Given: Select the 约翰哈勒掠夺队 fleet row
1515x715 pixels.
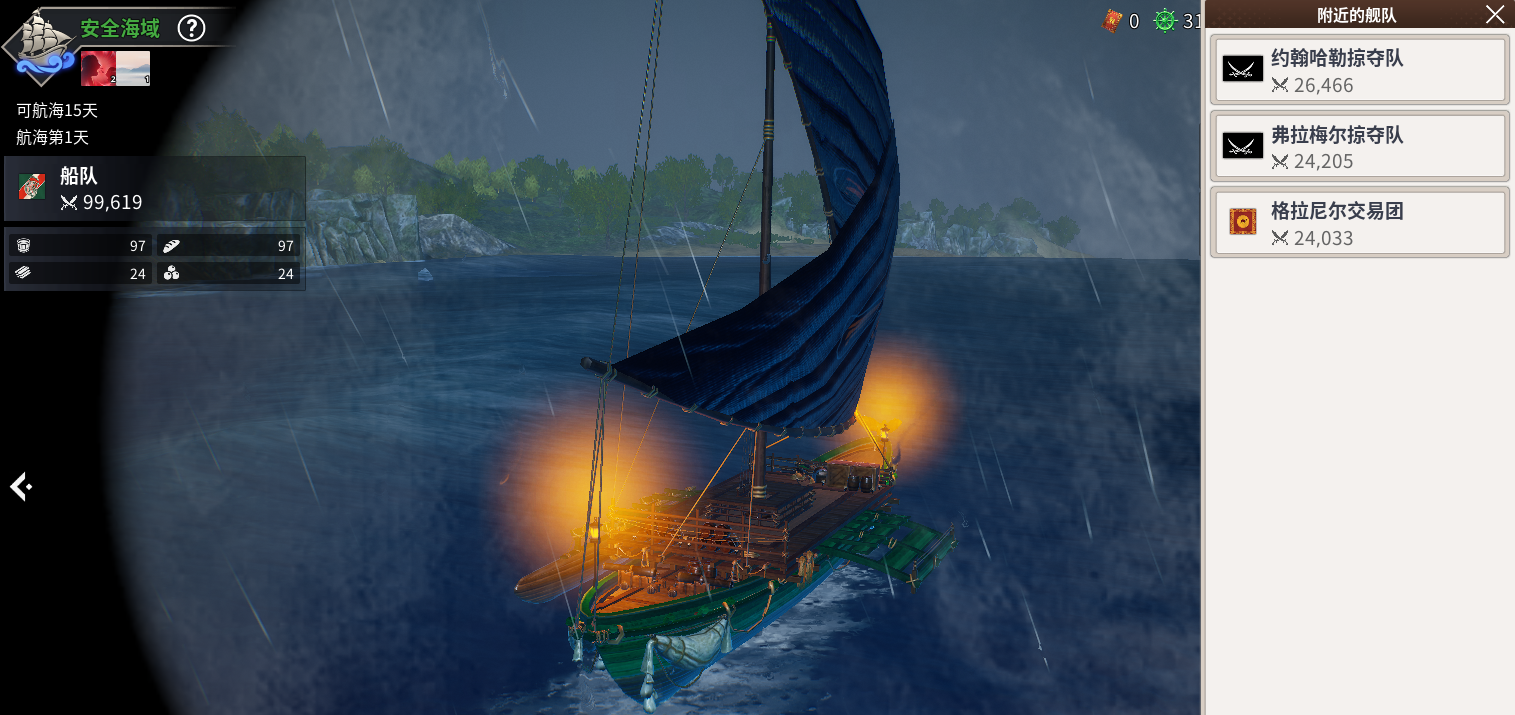Looking at the screenshot, I should tap(1359, 70).
